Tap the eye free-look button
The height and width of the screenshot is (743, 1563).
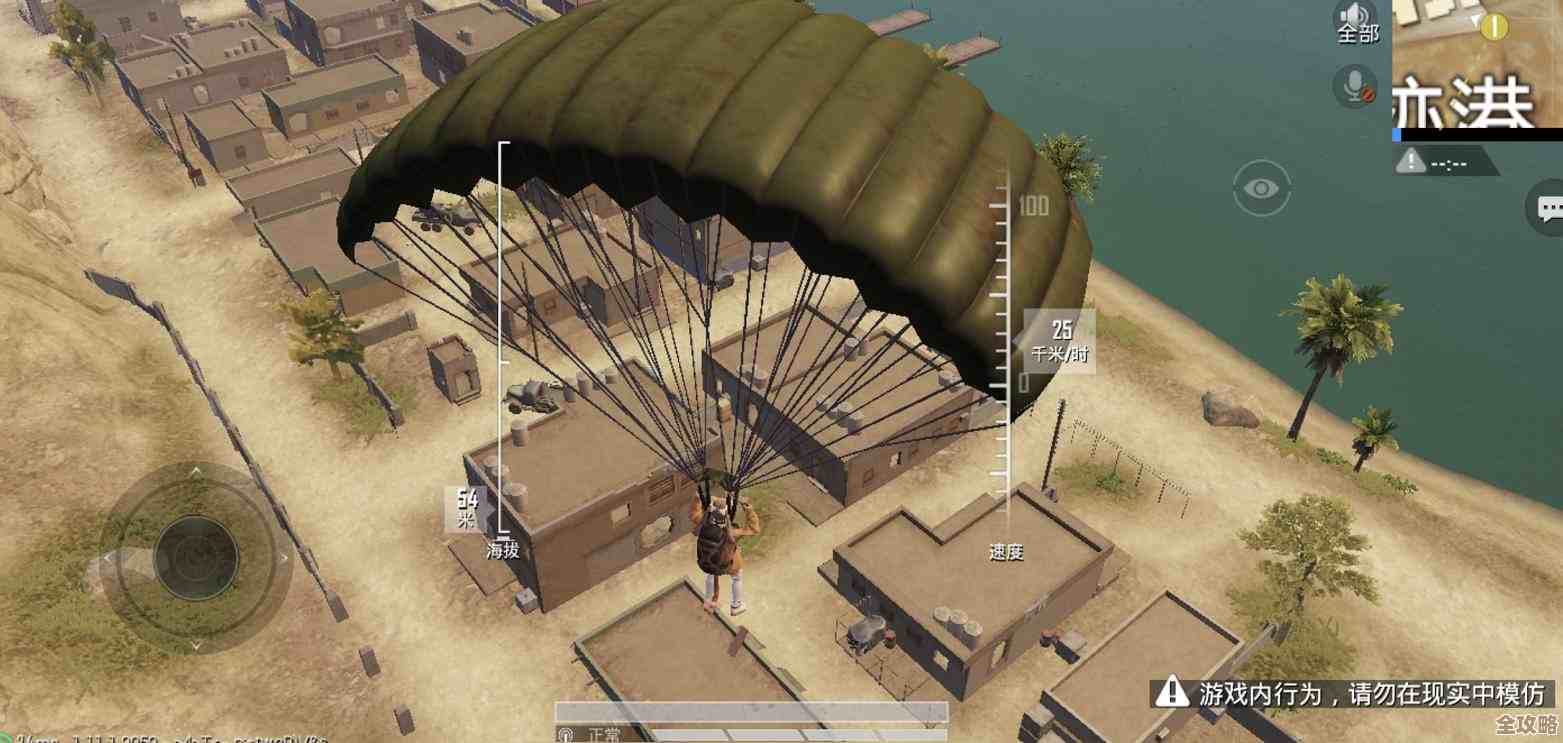(1261, 188)
